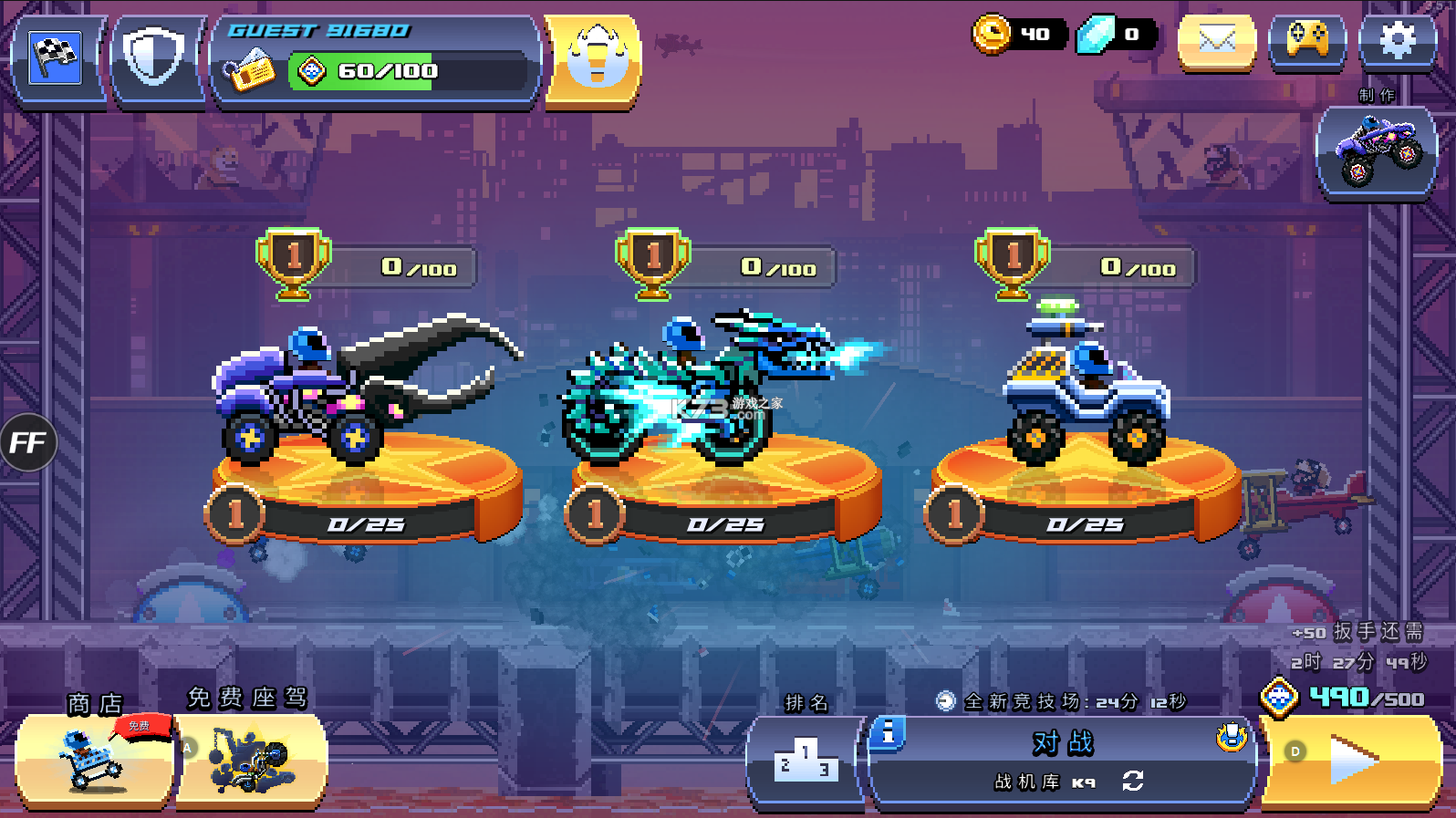Click the round FF overlay button

[x=27, y=443]
